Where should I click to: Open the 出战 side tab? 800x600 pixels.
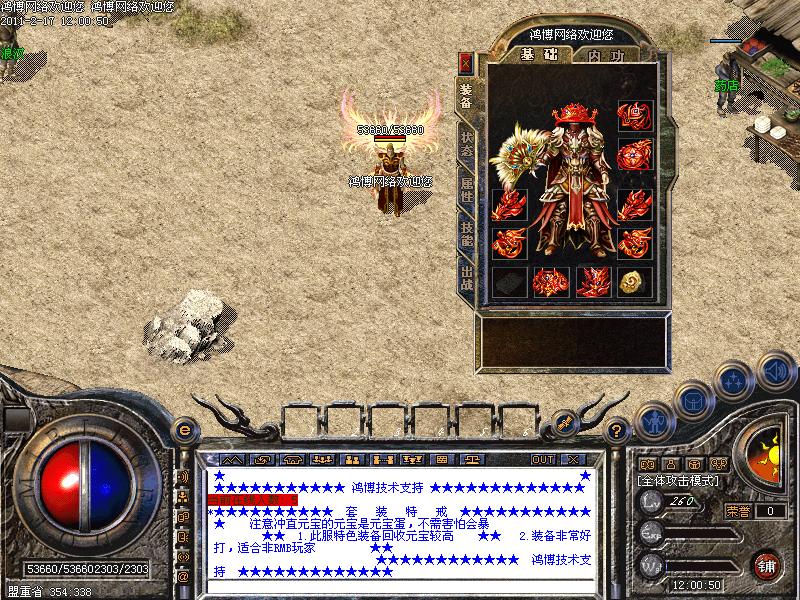(466, 276)
